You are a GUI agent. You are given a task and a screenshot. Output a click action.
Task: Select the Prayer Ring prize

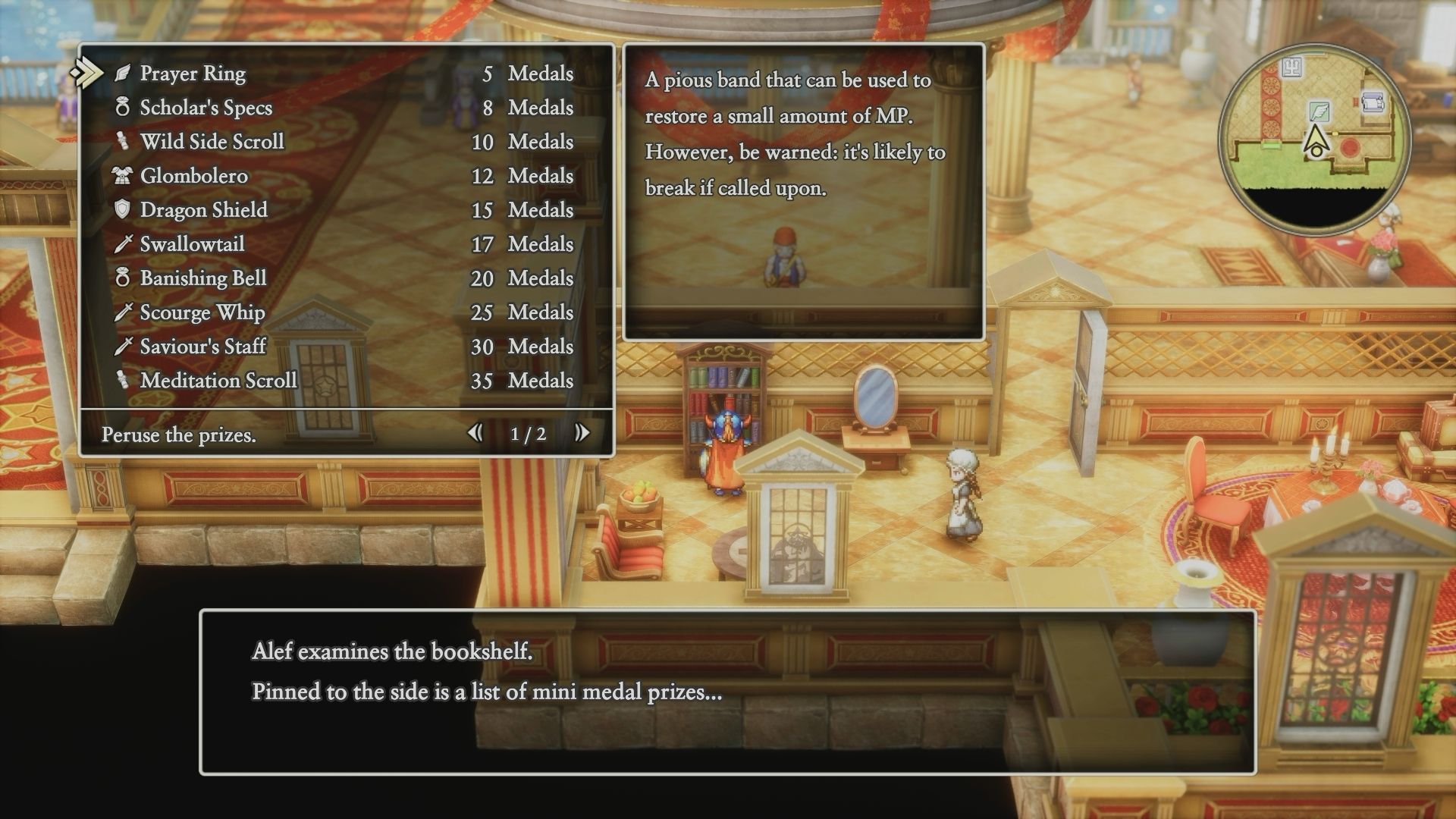193,74
